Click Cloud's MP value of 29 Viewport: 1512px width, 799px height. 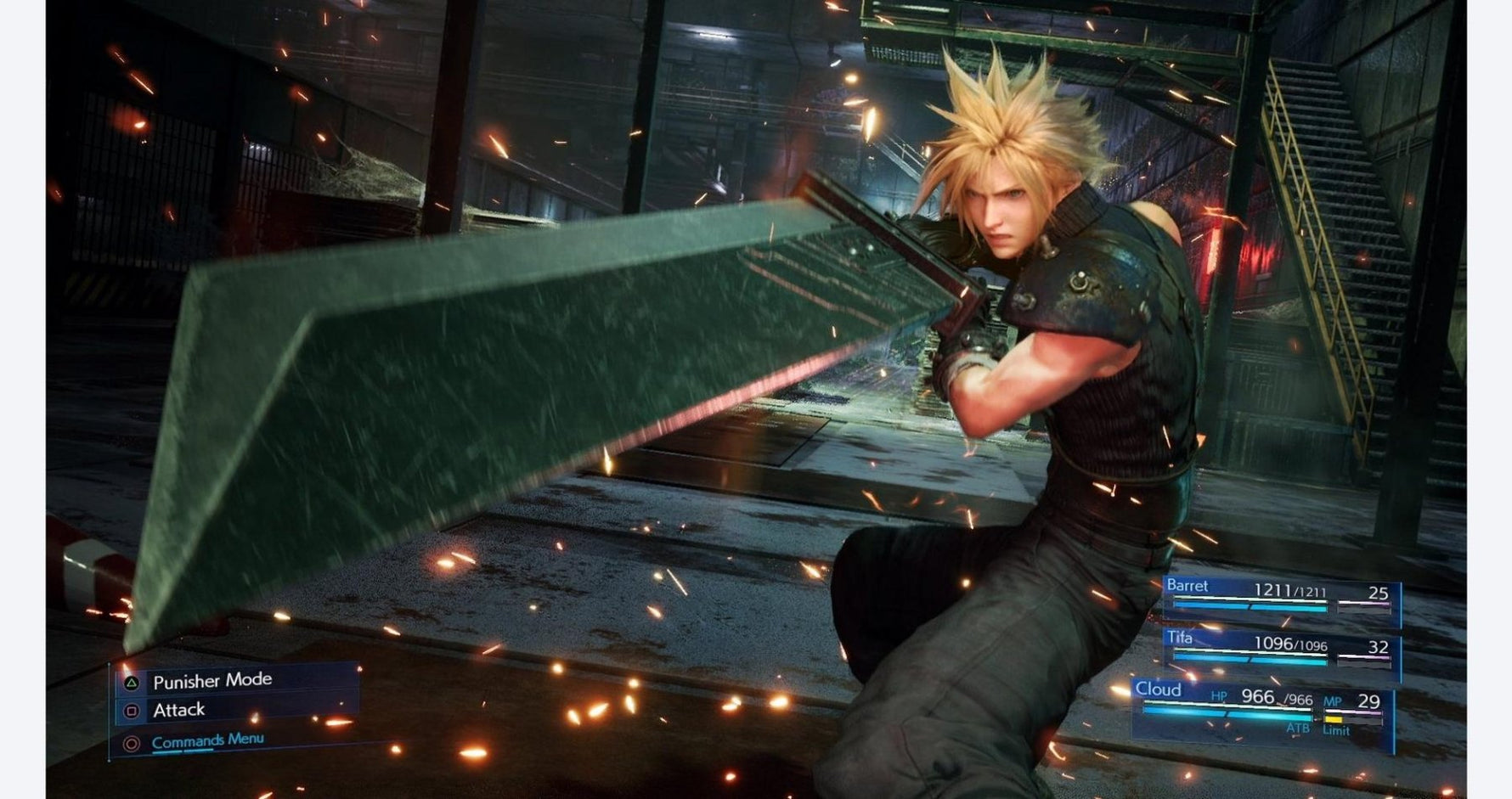coord(1369,701)
